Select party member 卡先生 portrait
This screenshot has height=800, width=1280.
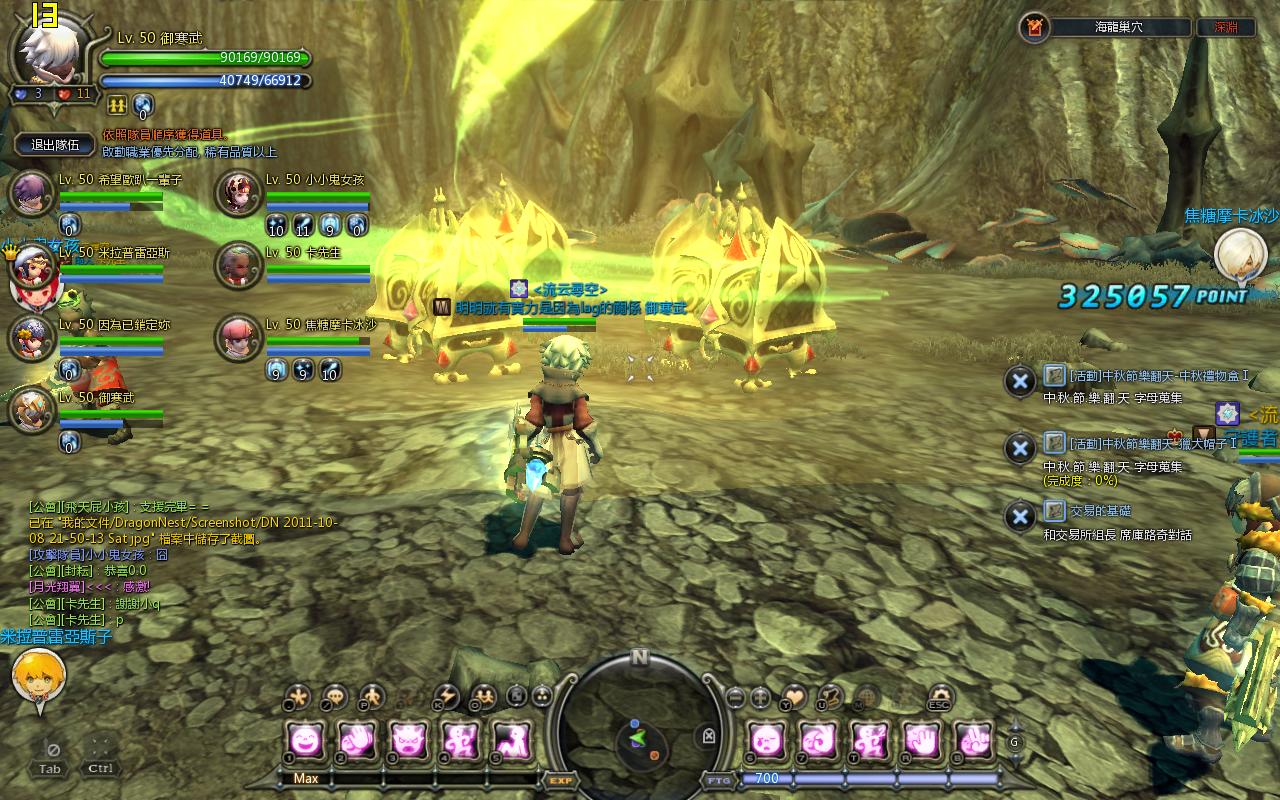click(239, 265)
